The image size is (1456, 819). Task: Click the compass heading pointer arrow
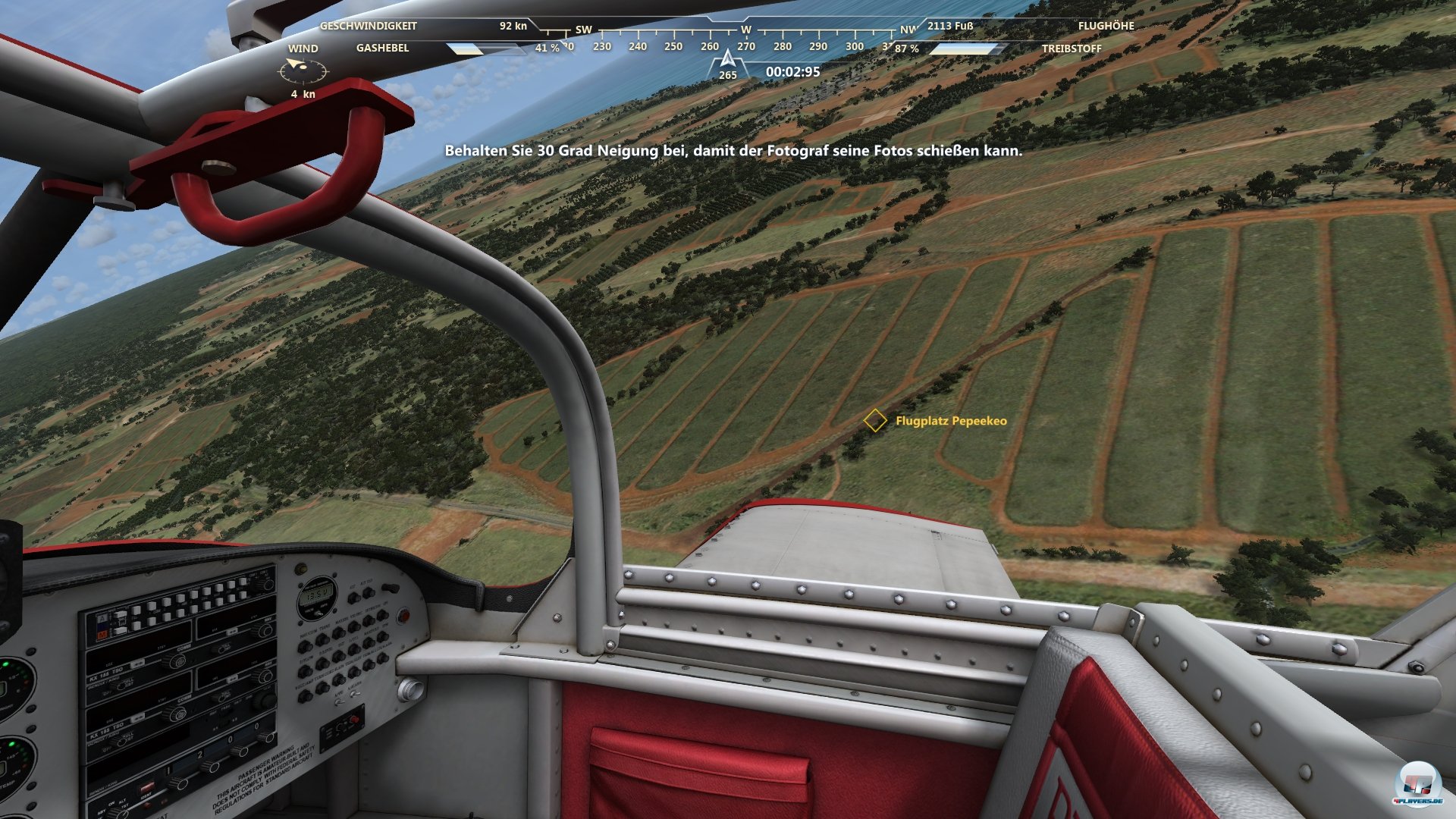(x=726, y=57)
